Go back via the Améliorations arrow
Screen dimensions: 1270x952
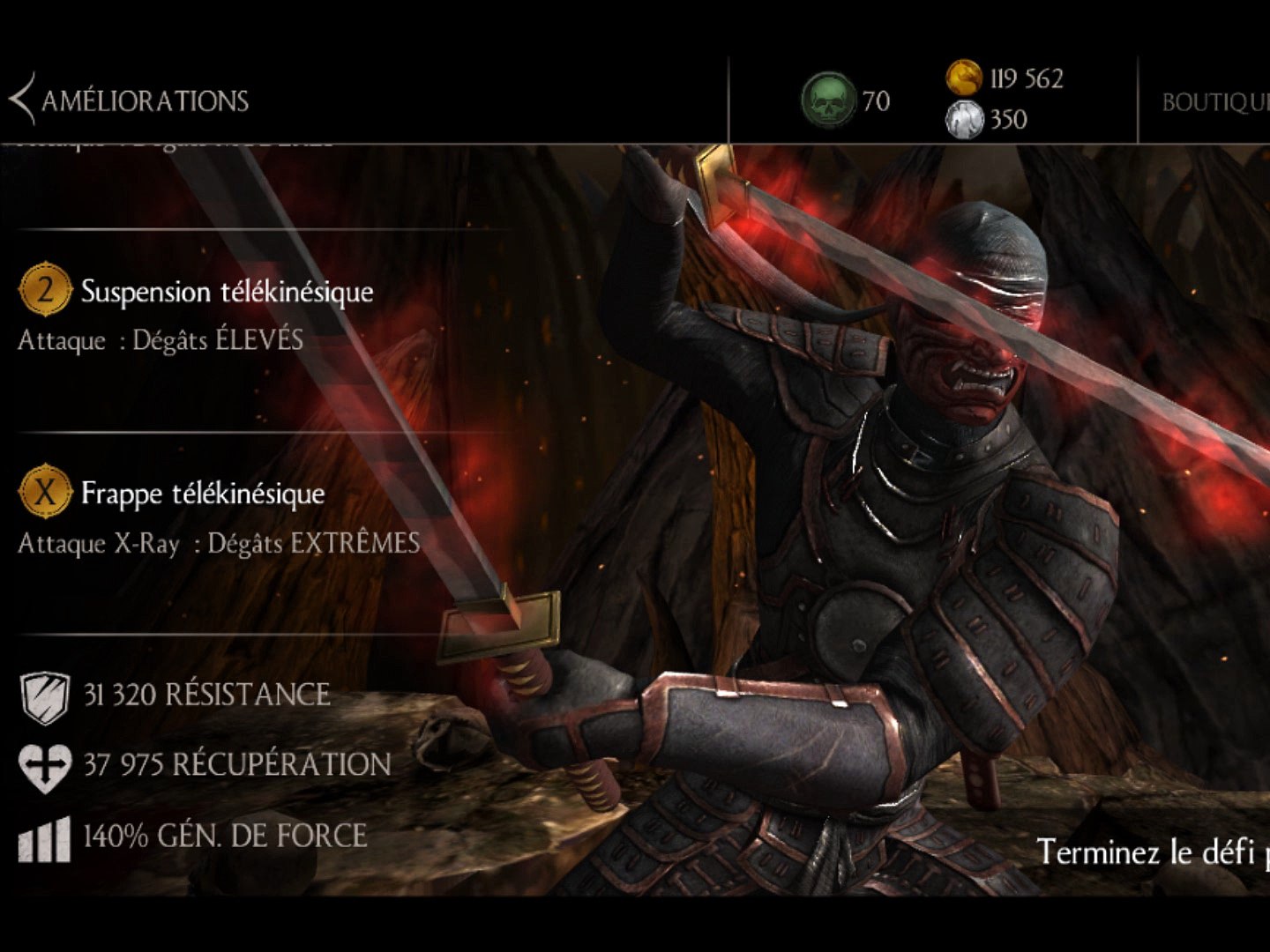(23, 100)
